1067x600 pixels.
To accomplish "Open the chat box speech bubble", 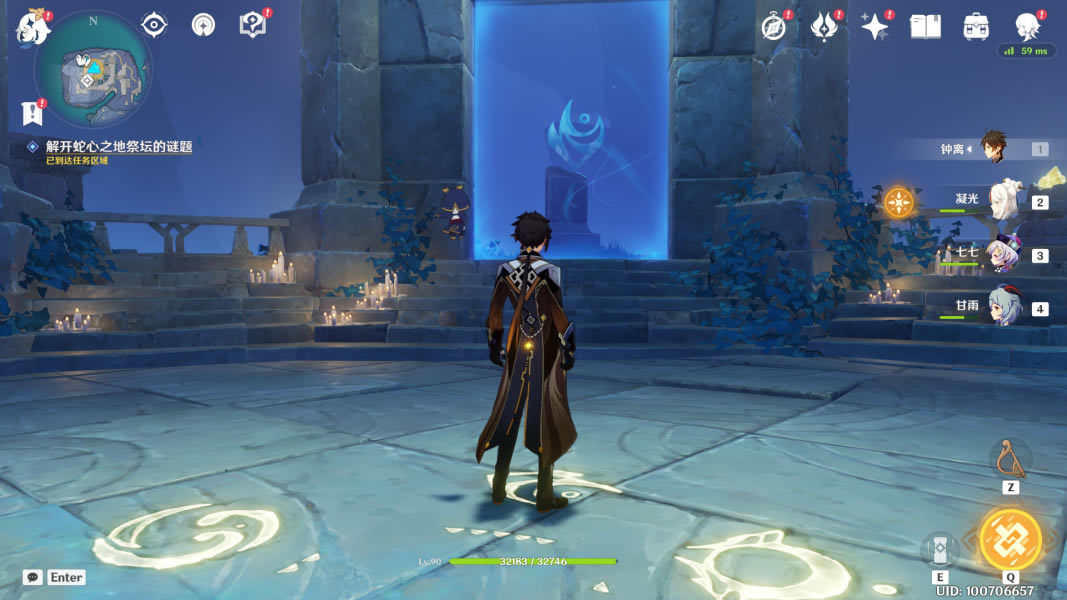I will click(33, 577).
